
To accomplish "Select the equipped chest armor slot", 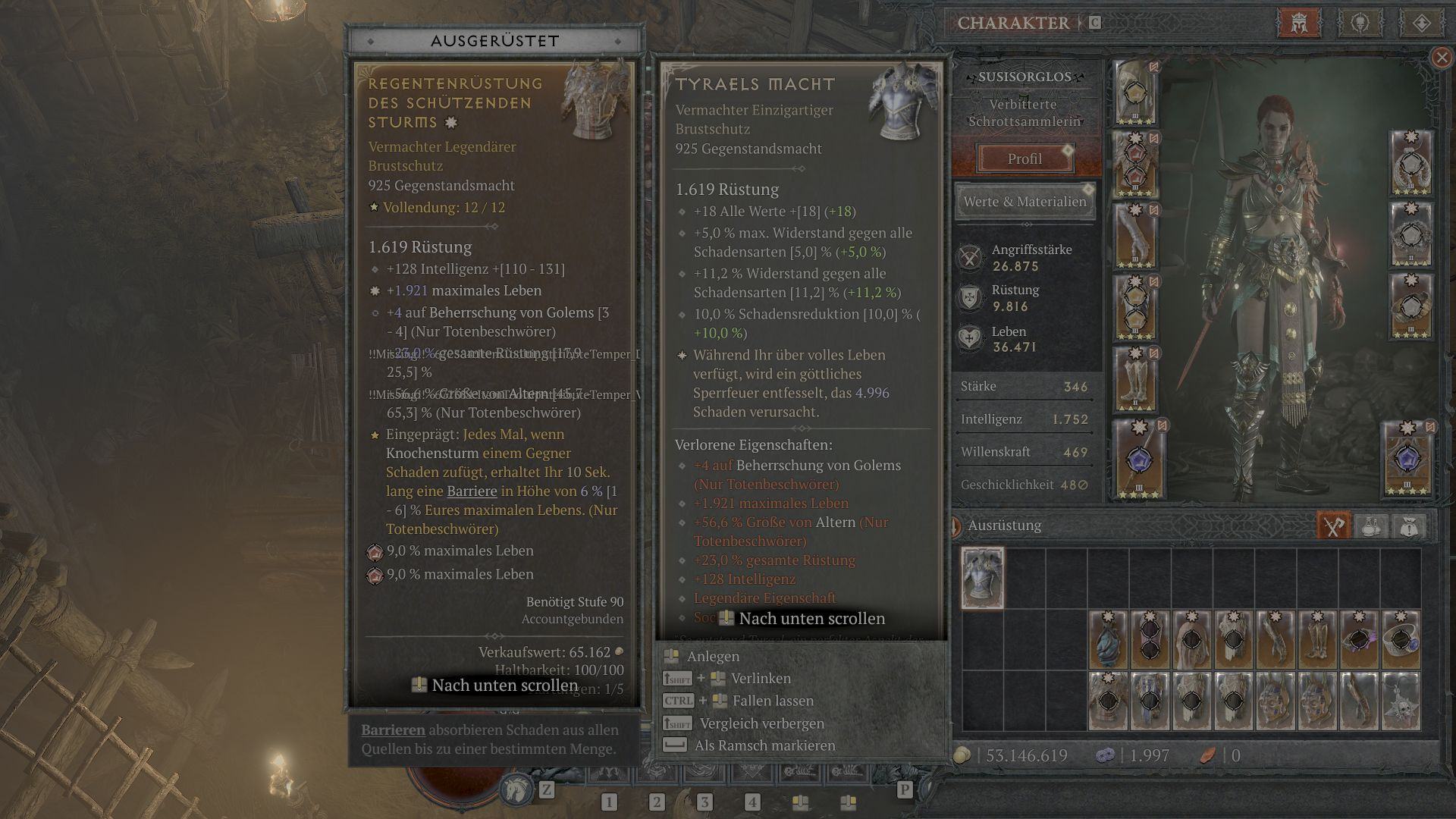I will [1136, 165].
